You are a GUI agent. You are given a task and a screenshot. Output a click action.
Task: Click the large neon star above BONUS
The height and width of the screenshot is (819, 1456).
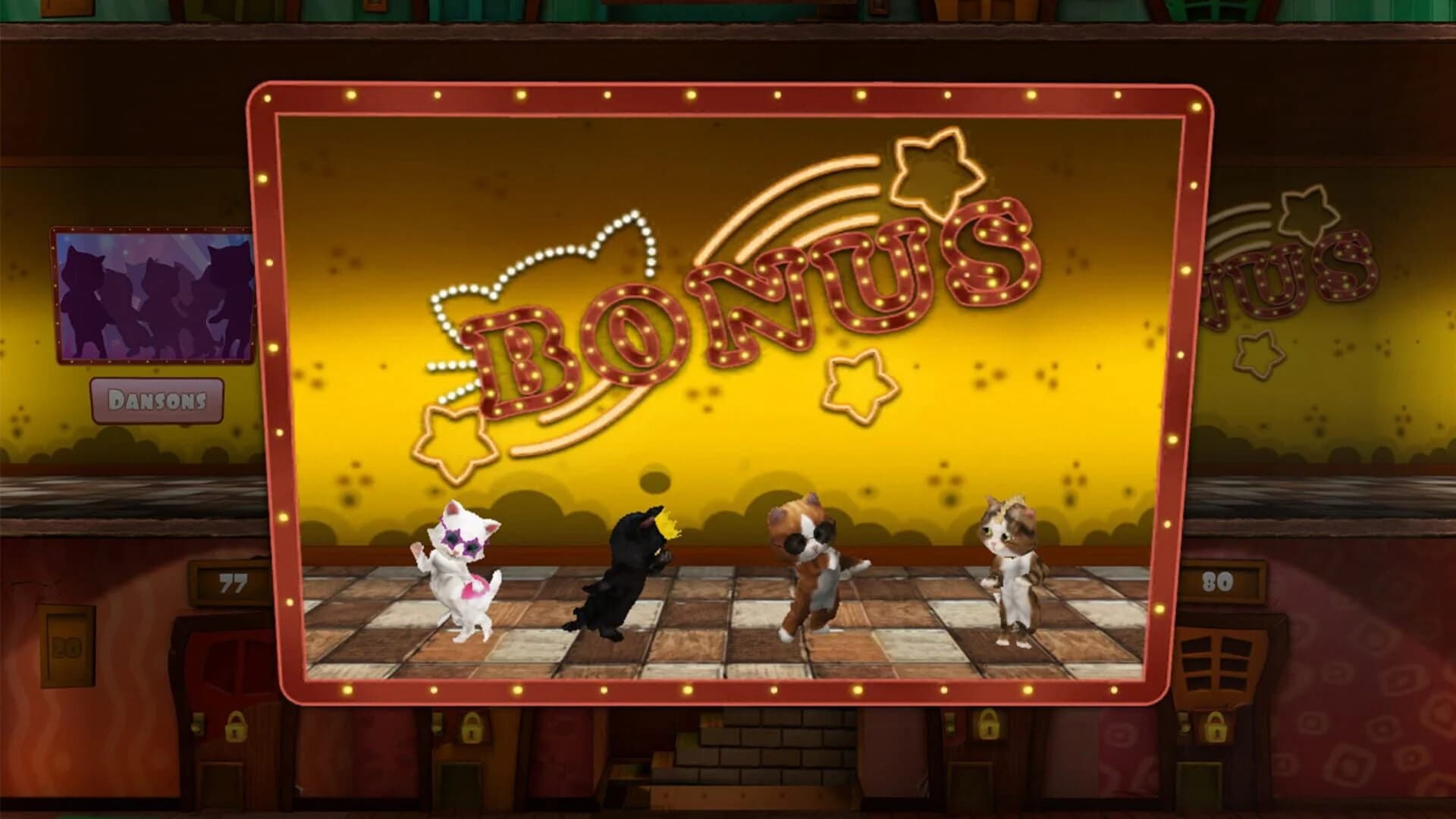tap(933, 171)
